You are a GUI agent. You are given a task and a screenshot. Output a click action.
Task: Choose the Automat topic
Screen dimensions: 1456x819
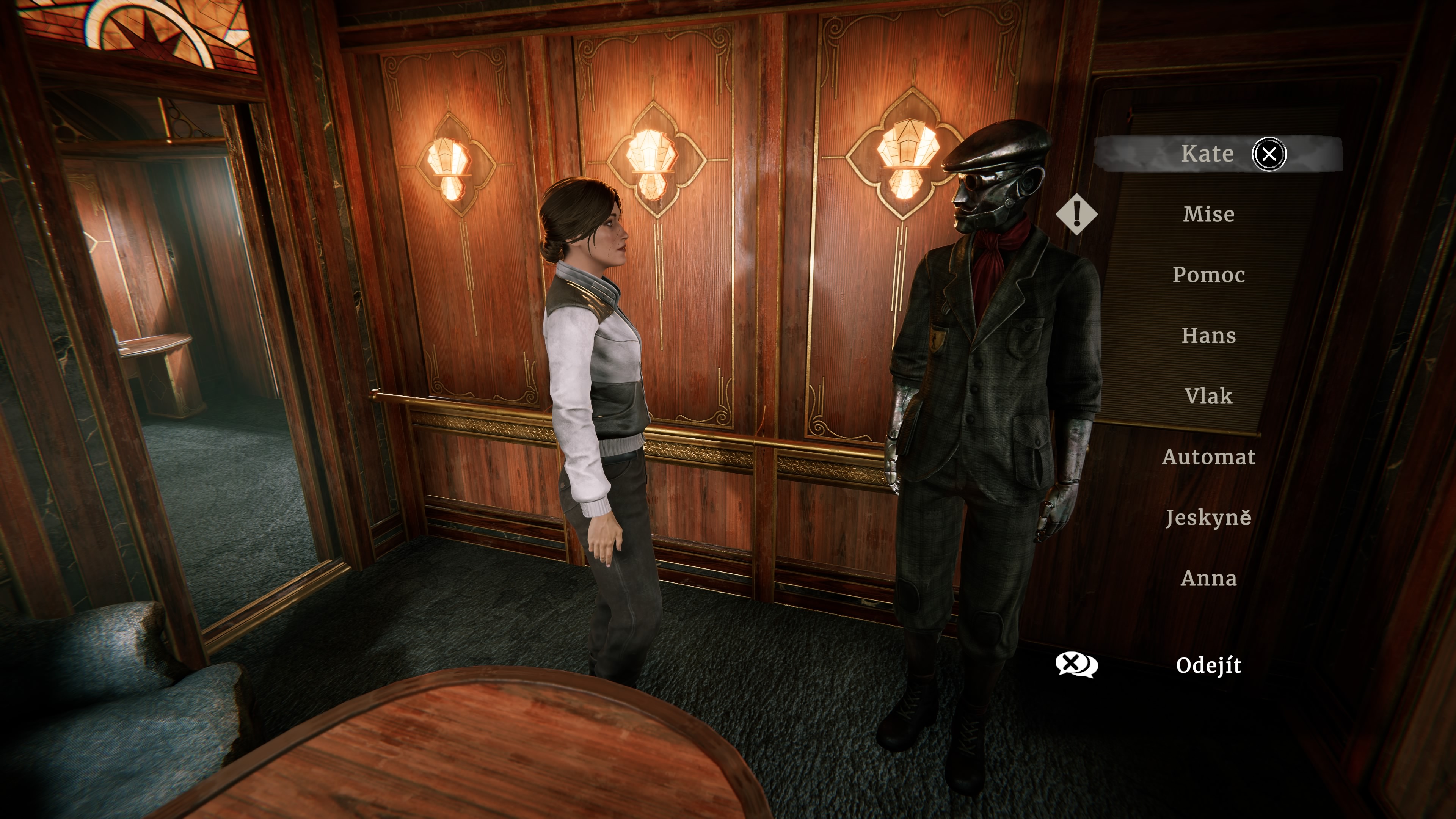[x=1208, y=457]
